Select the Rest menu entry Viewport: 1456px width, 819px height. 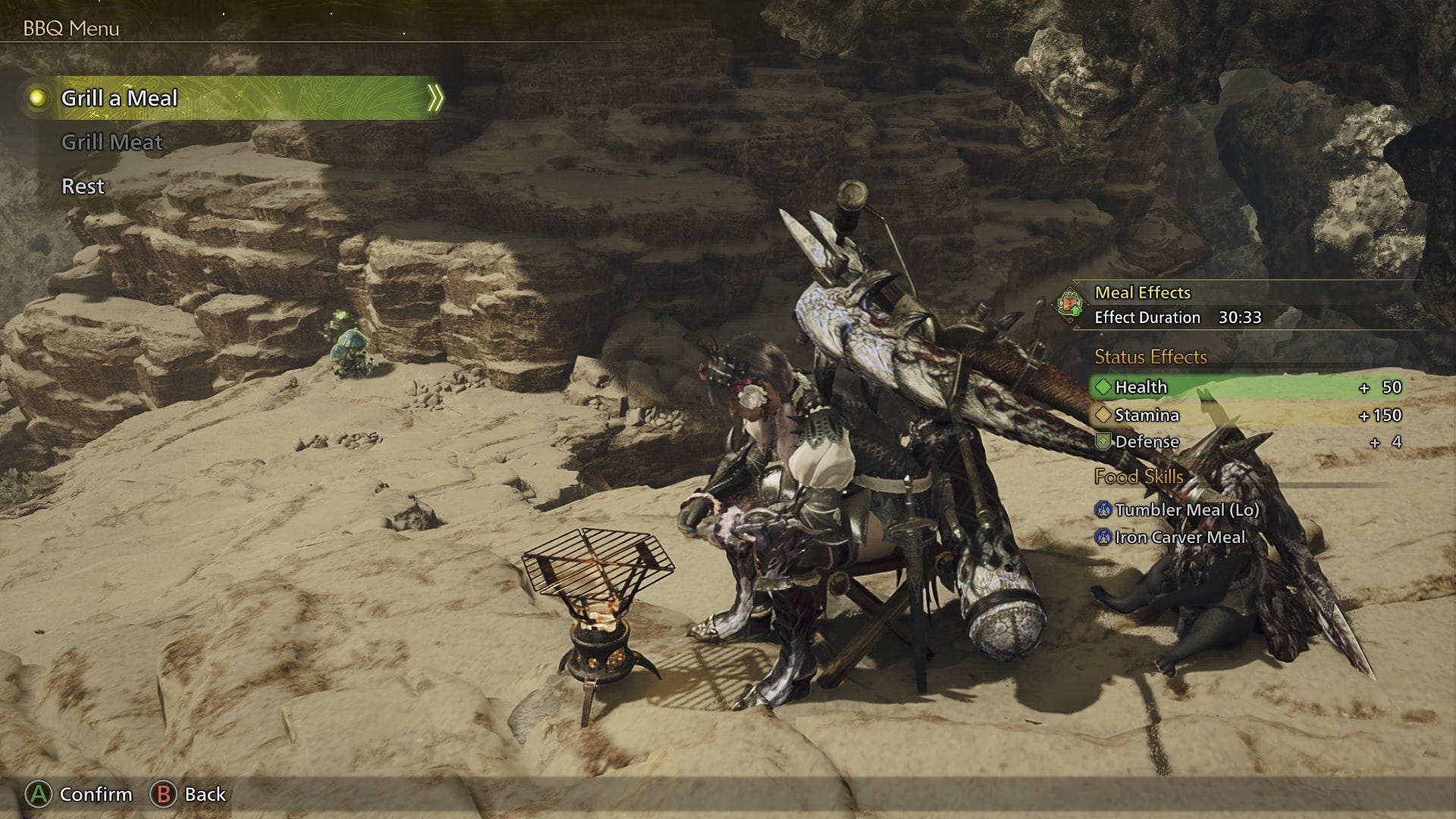[x=83, y=186]
